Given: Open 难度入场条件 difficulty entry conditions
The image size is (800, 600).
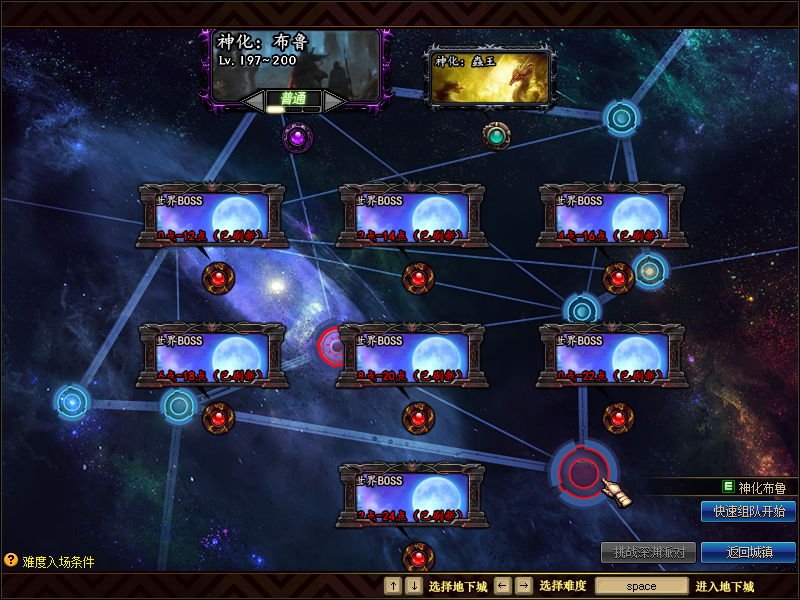Looking at the screenshot, I should point(50,562).
